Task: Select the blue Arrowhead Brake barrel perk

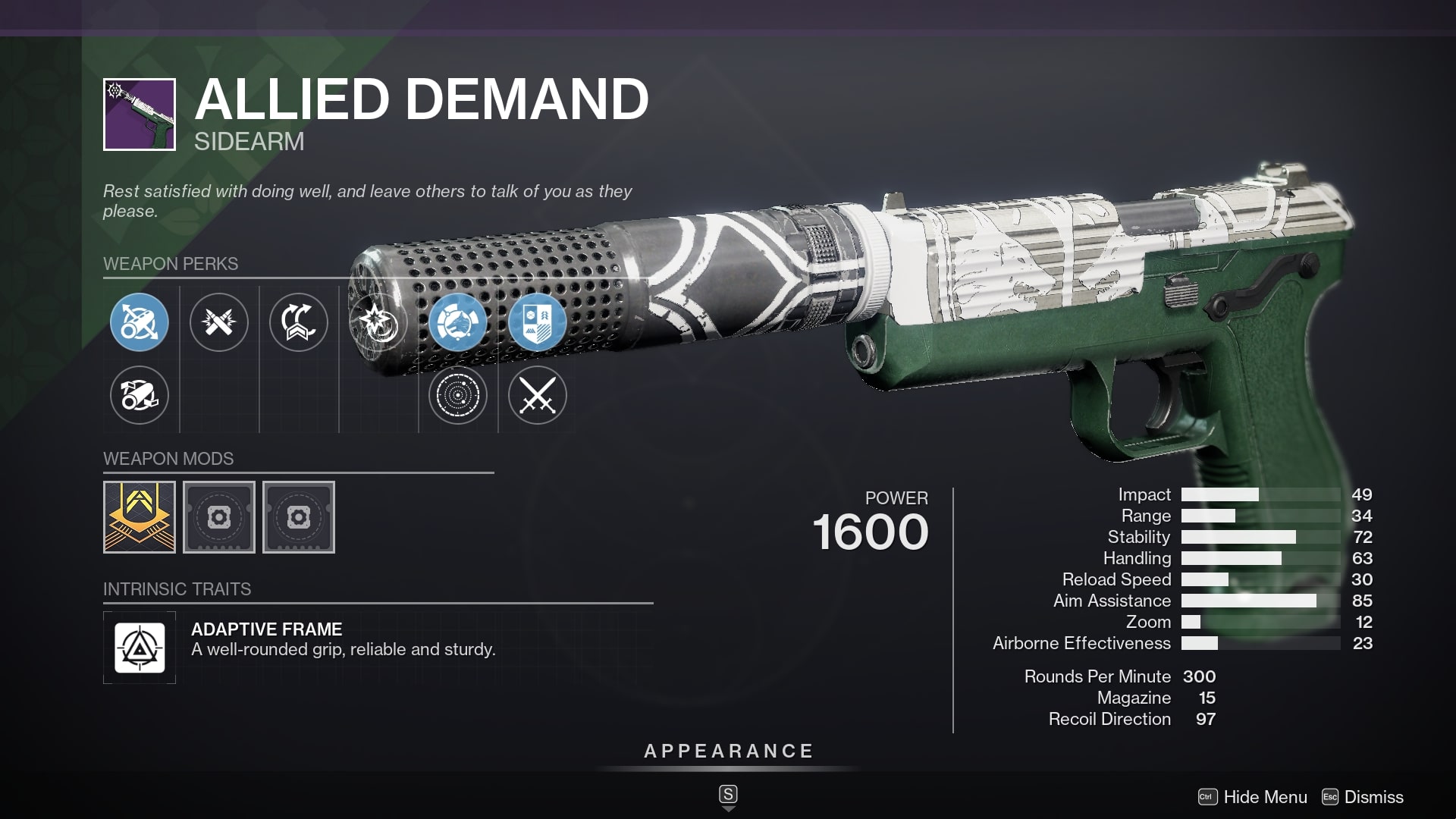Action: coord(139,322)
